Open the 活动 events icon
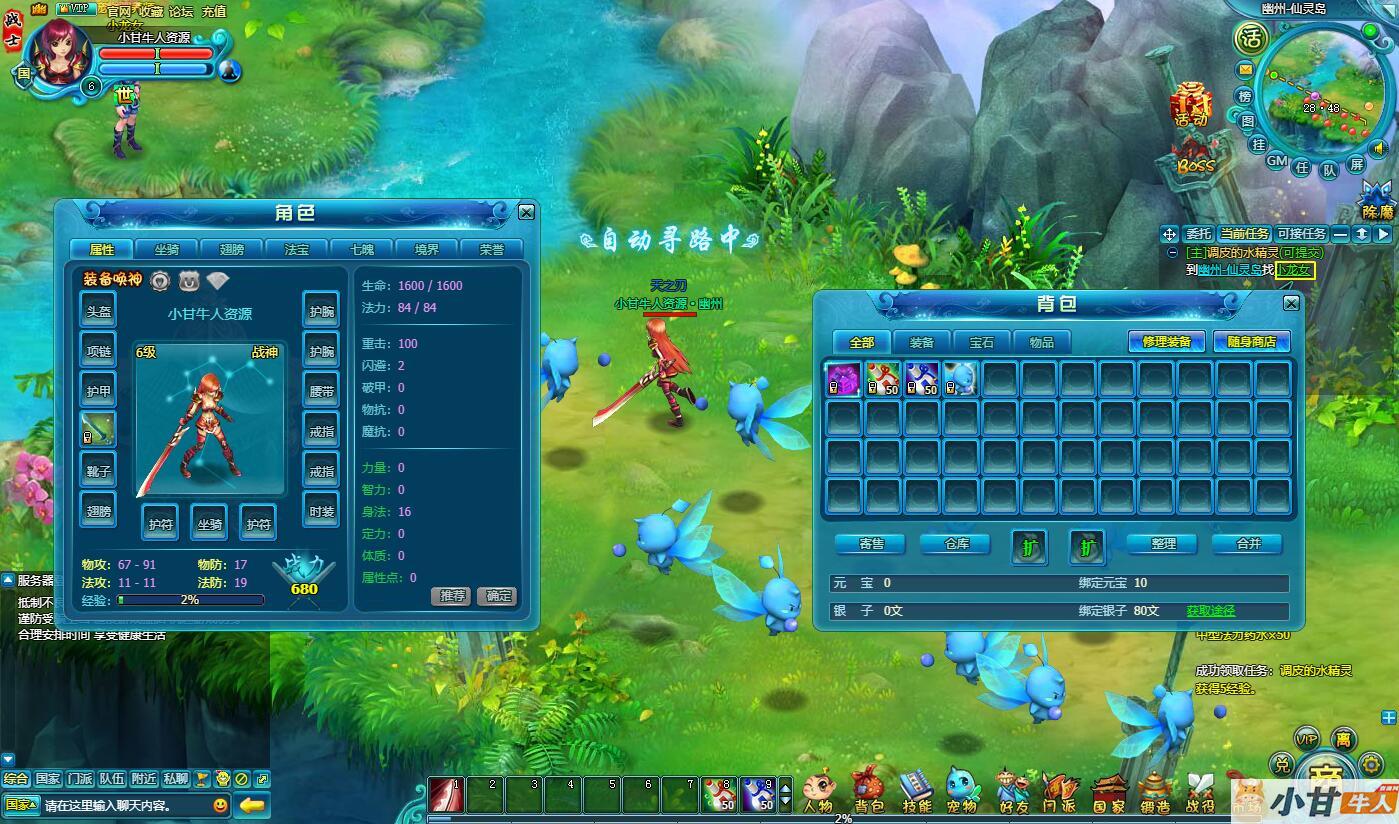Viewport: 1399px width, 824px height. (x=1191, y=104)
